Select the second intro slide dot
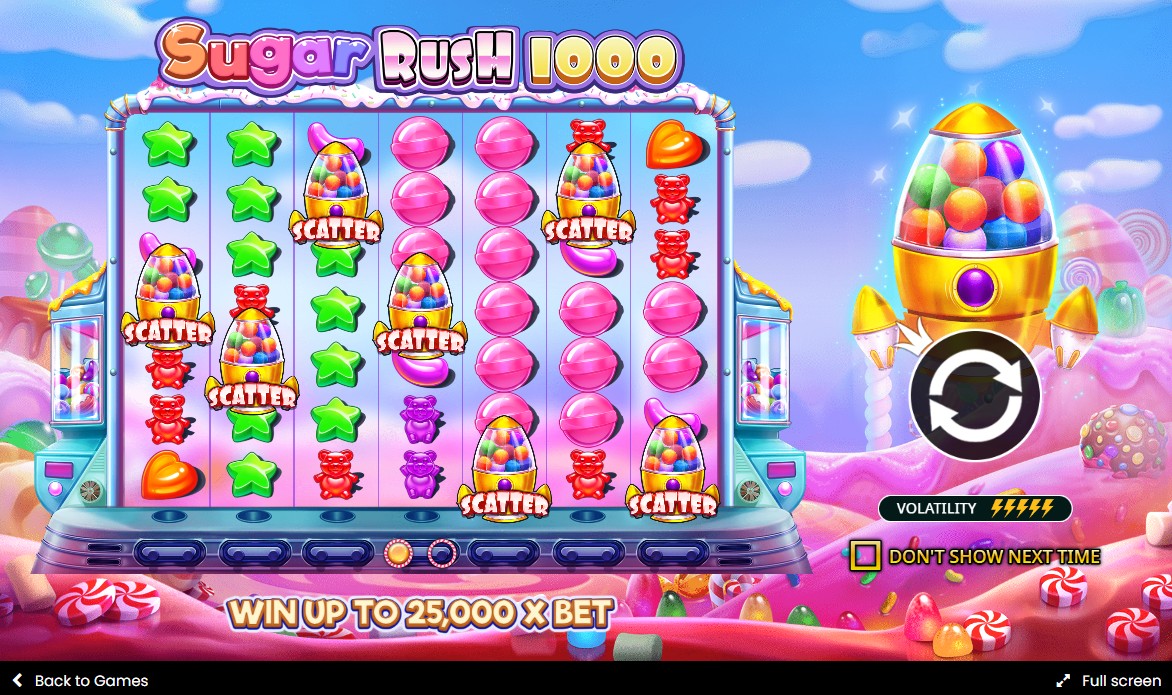The height and width of the screenshot is (695, 1172). point(442,552)
